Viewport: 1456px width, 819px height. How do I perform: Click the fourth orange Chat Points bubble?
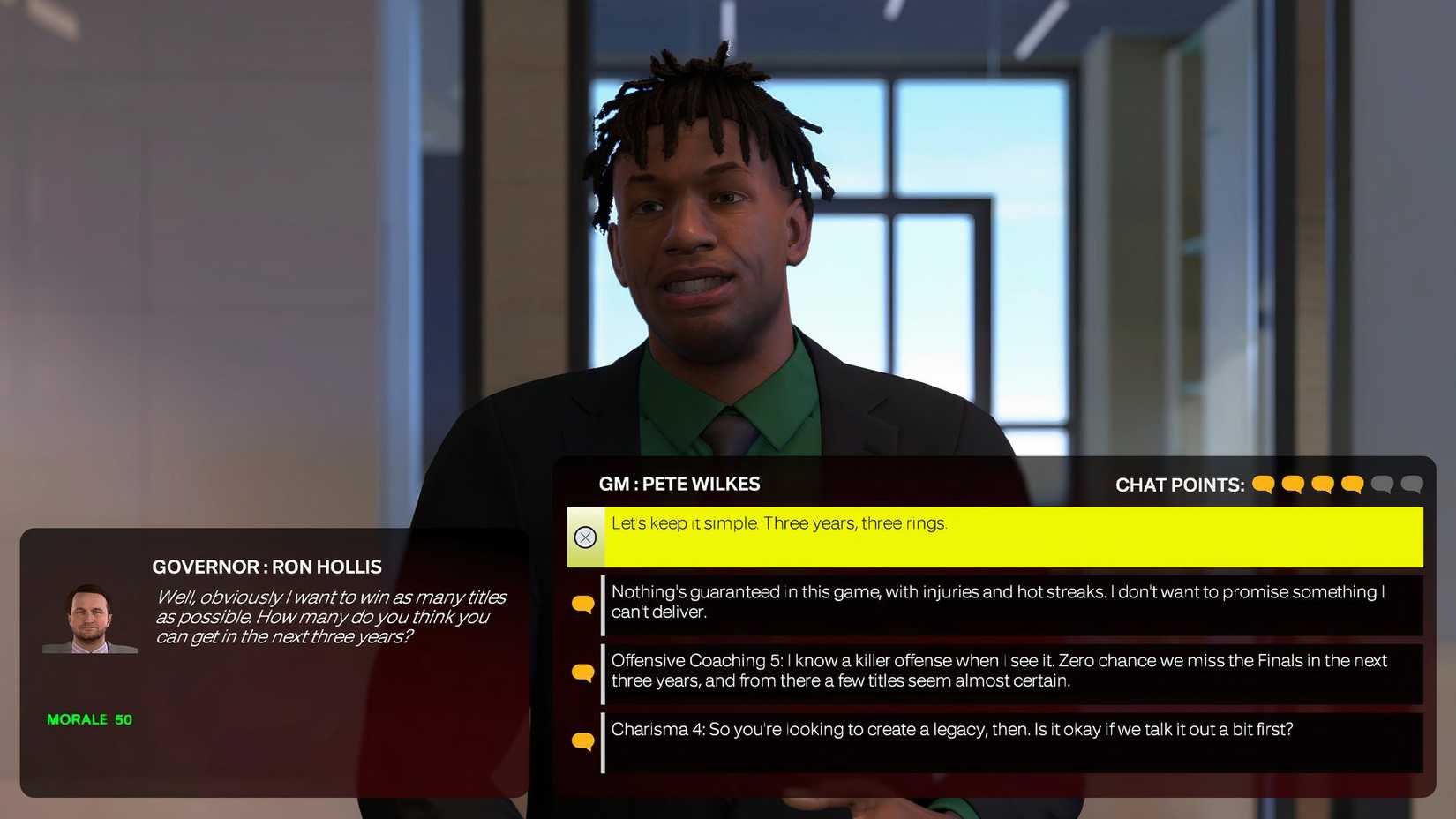[x=1353, y=484]
